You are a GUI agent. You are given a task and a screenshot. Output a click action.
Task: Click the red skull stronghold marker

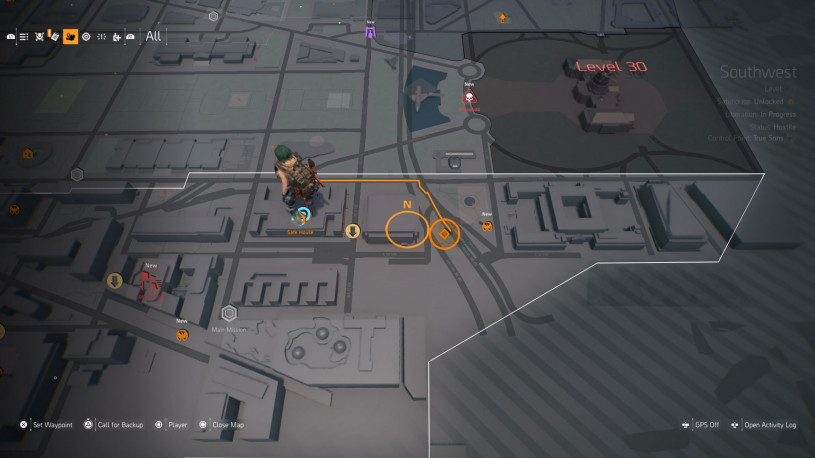(469, 97)
